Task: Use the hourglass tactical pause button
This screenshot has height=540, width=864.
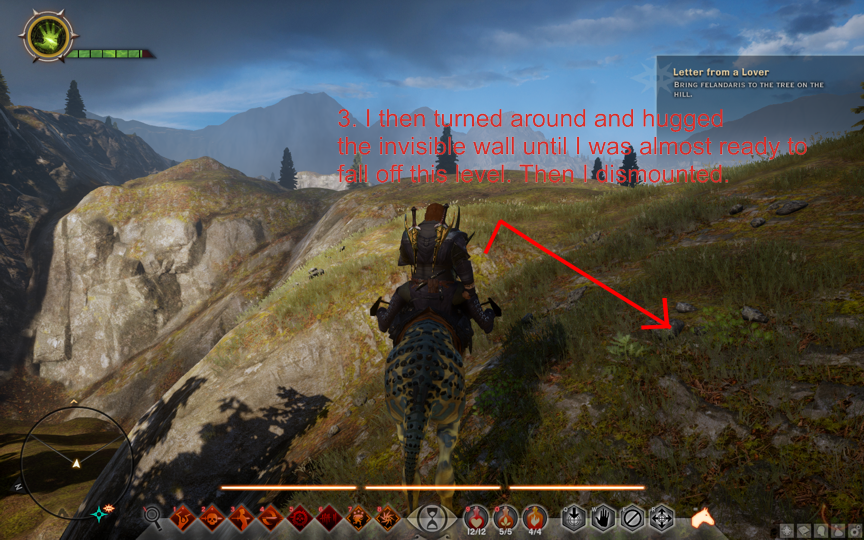Action: (x=432, y=518)
